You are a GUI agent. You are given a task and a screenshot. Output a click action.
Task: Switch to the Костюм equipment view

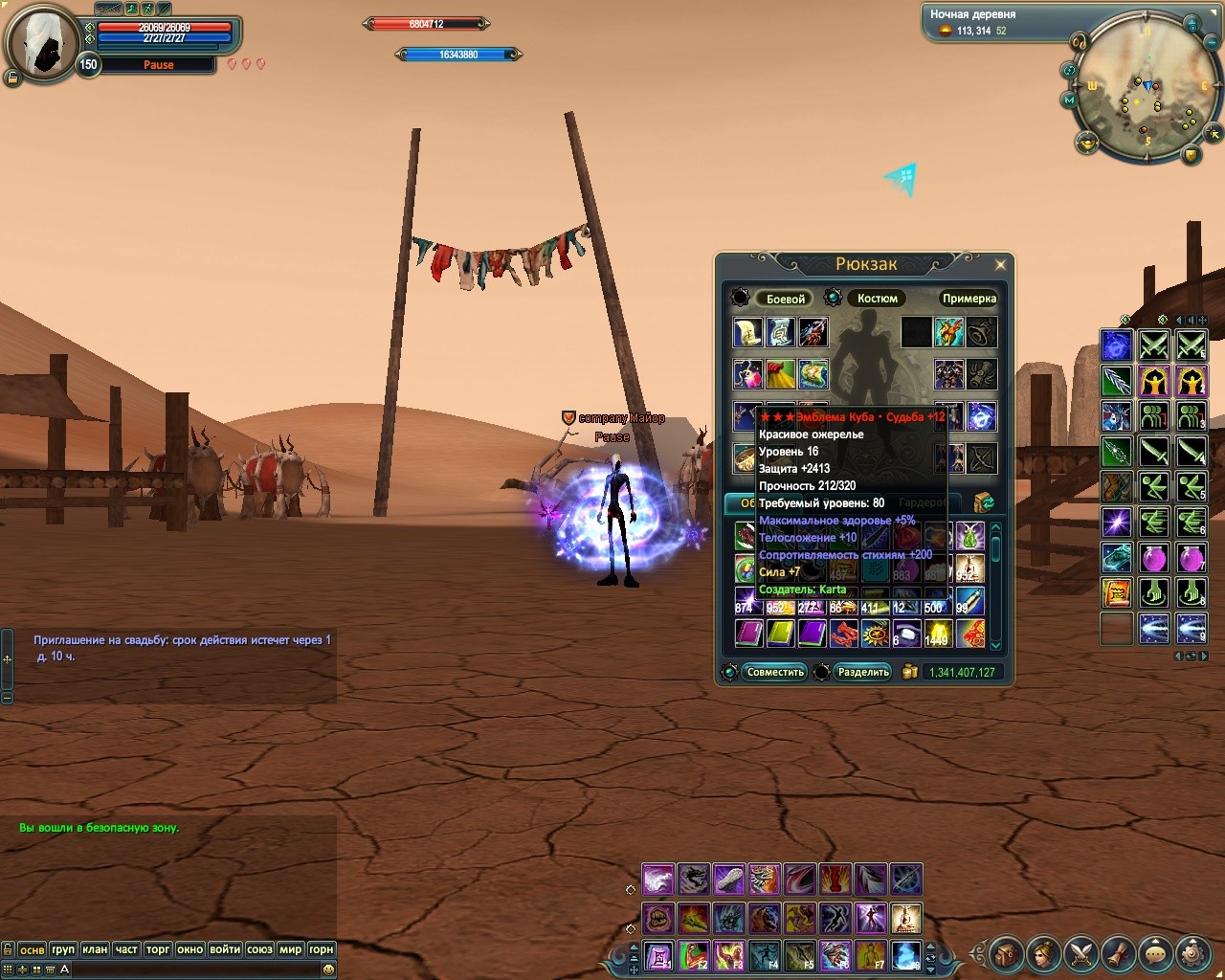877,299
